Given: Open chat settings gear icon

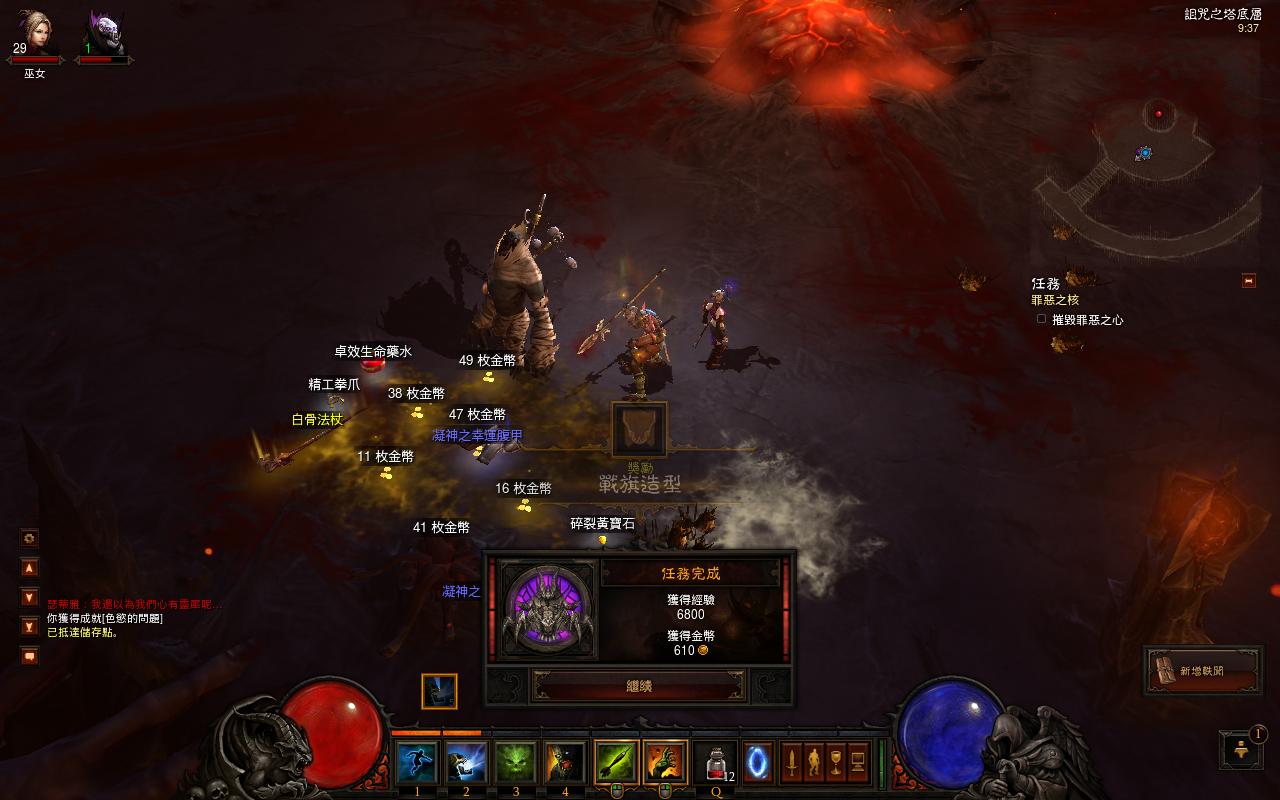Looking at the screenshot, I should coord(30,538).
